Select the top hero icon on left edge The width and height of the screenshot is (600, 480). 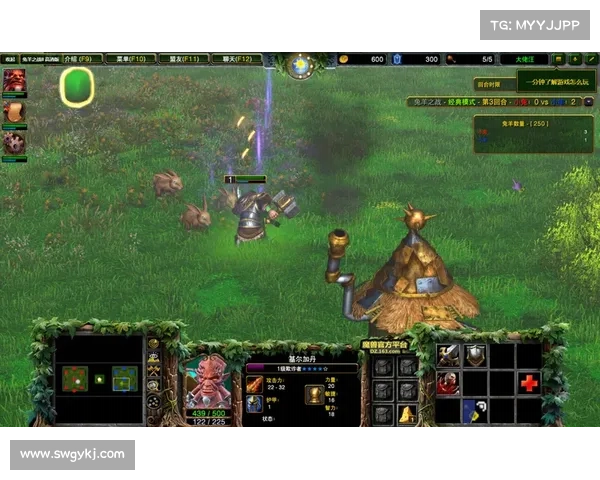point(14,80)
